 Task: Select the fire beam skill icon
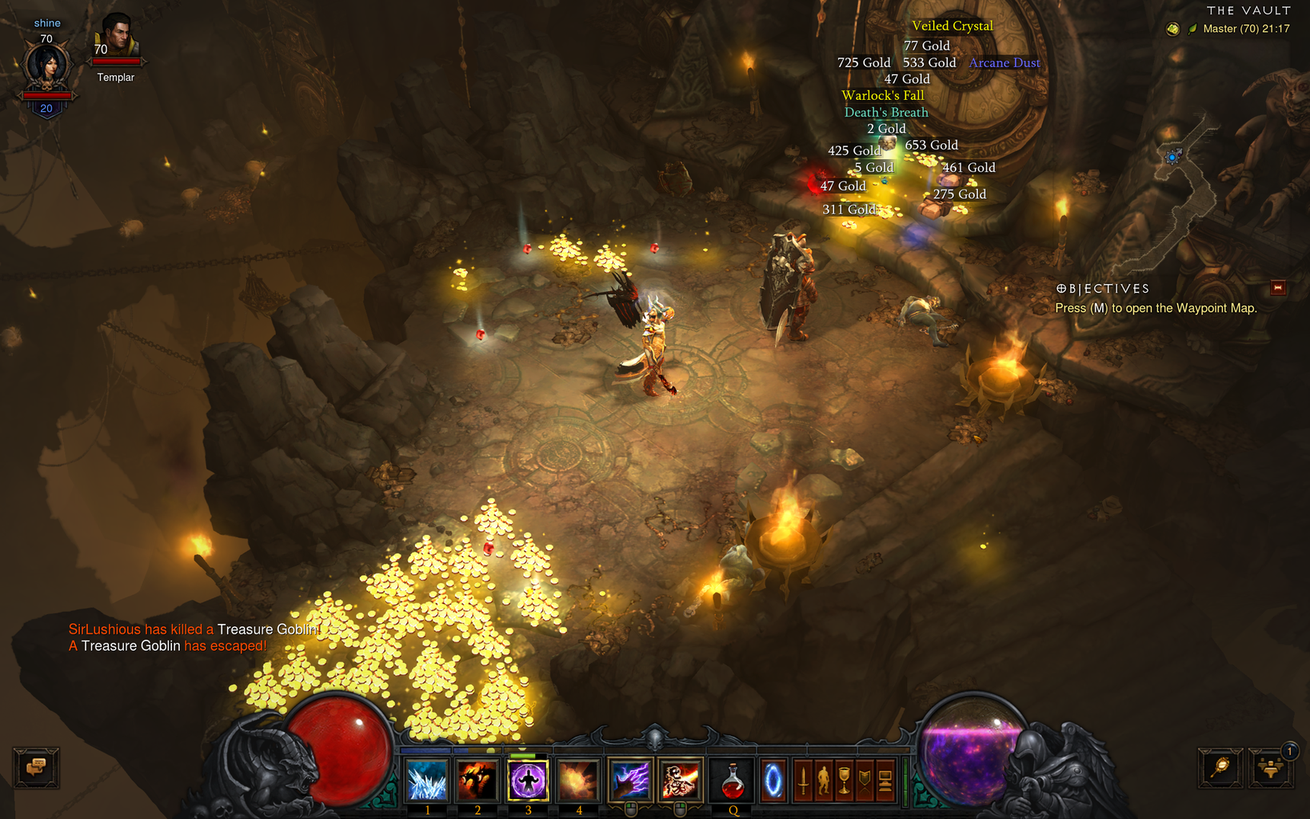point(681,779)
